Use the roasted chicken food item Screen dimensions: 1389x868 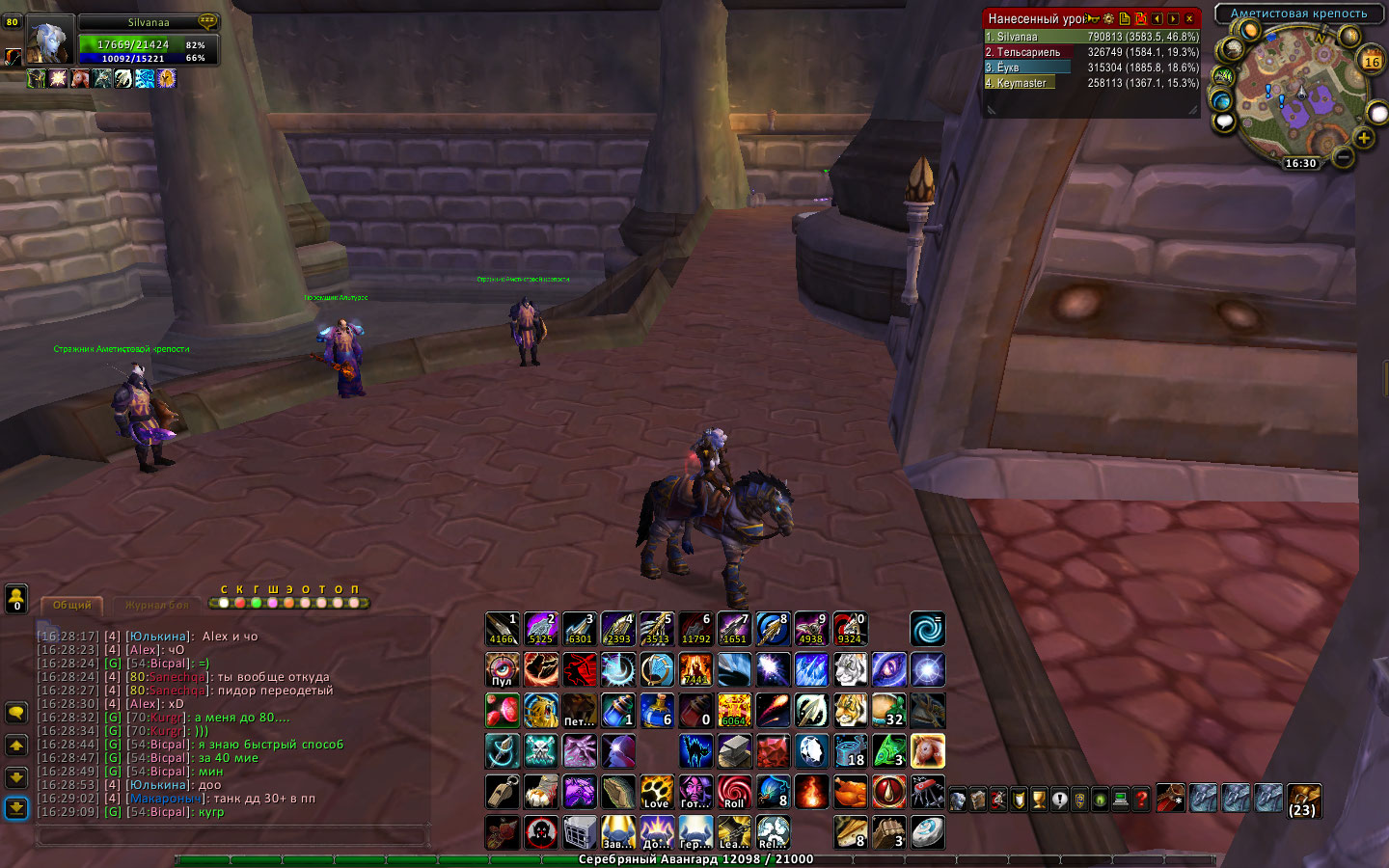coord(850,792)
